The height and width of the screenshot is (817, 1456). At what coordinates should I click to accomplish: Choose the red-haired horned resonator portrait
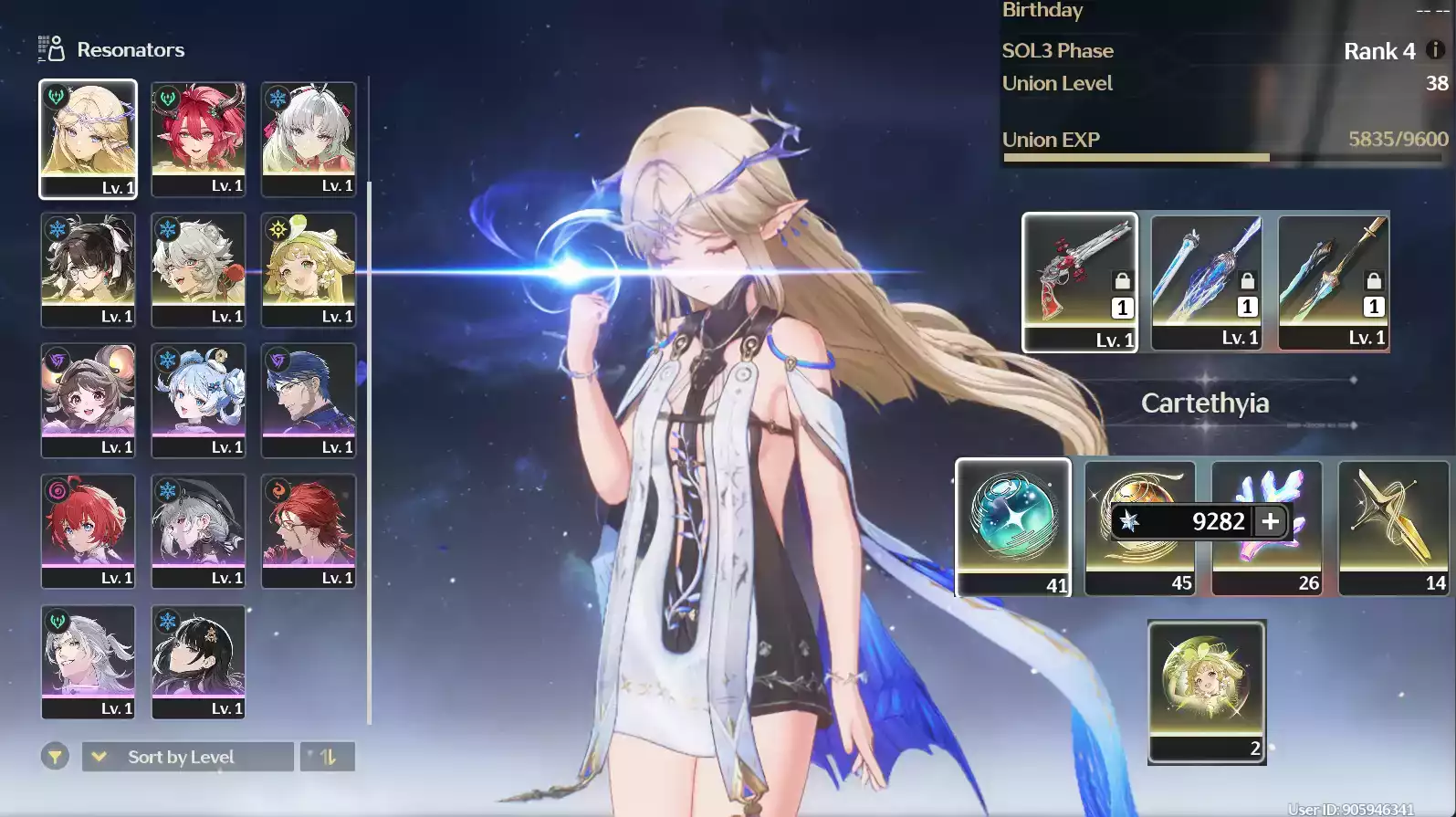[198, 138]
